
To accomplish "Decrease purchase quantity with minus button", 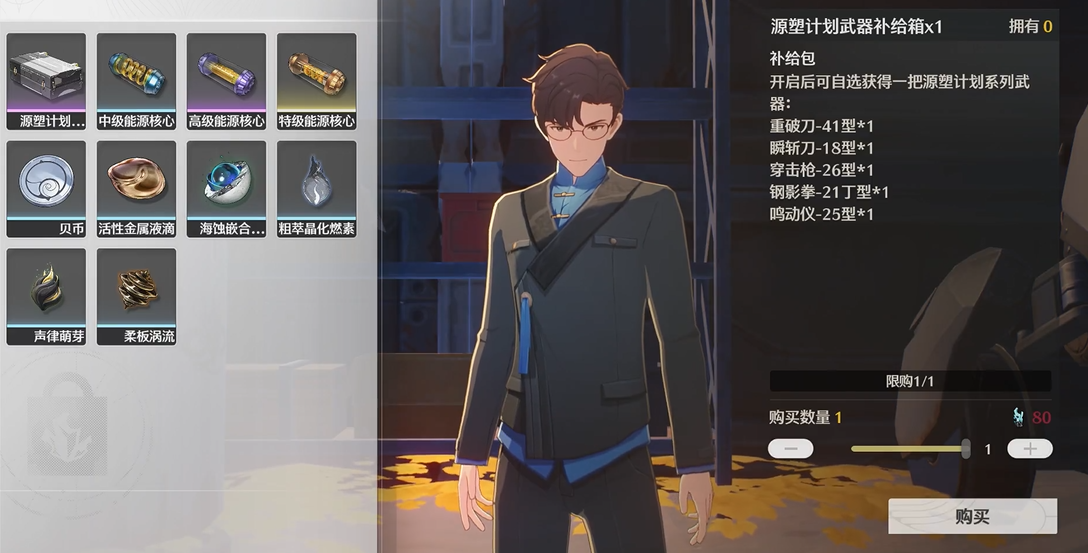I will (791, 449).
